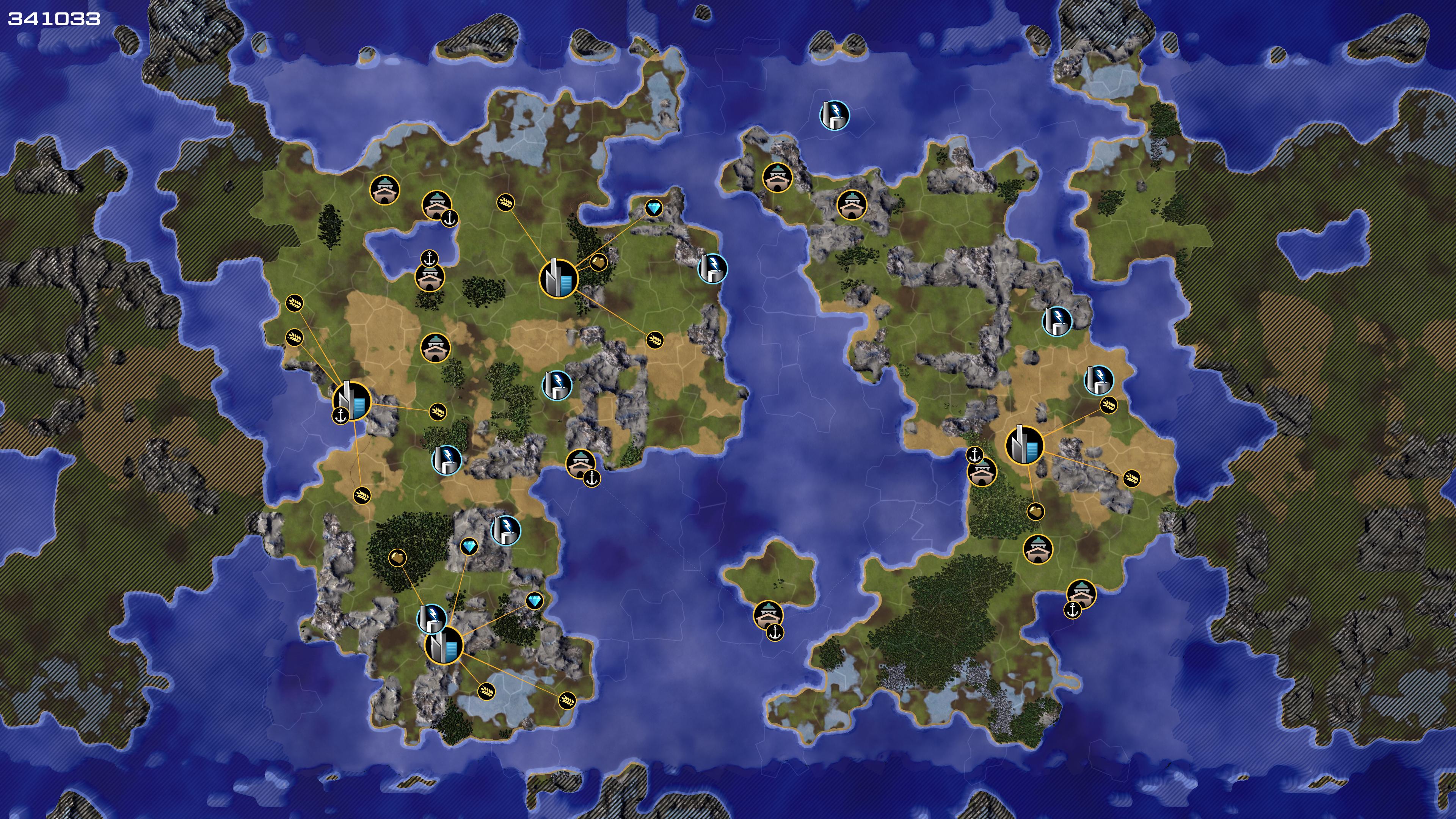Select the city icon with an anchor badge
Image resolution: width=1456 pixels, height=819 pixels.
pyautogui.click(x=351, y=401)
